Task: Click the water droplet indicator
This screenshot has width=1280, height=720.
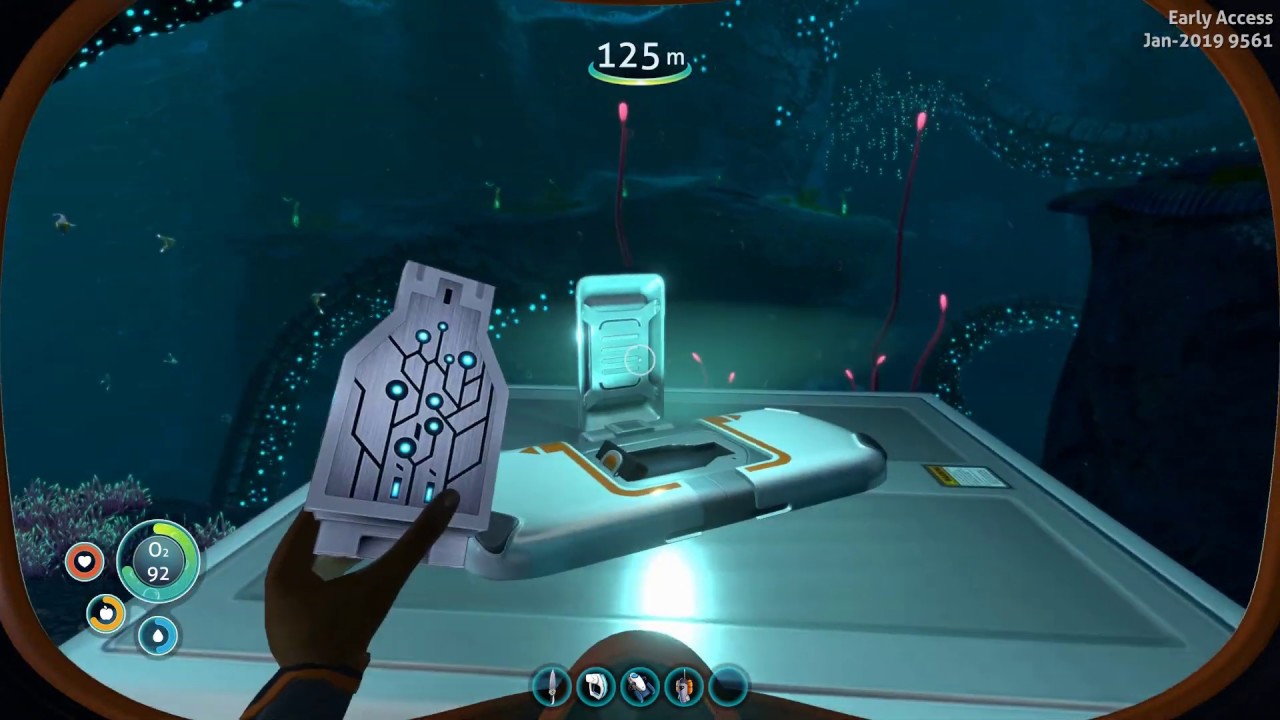Action: pos(158,636)
